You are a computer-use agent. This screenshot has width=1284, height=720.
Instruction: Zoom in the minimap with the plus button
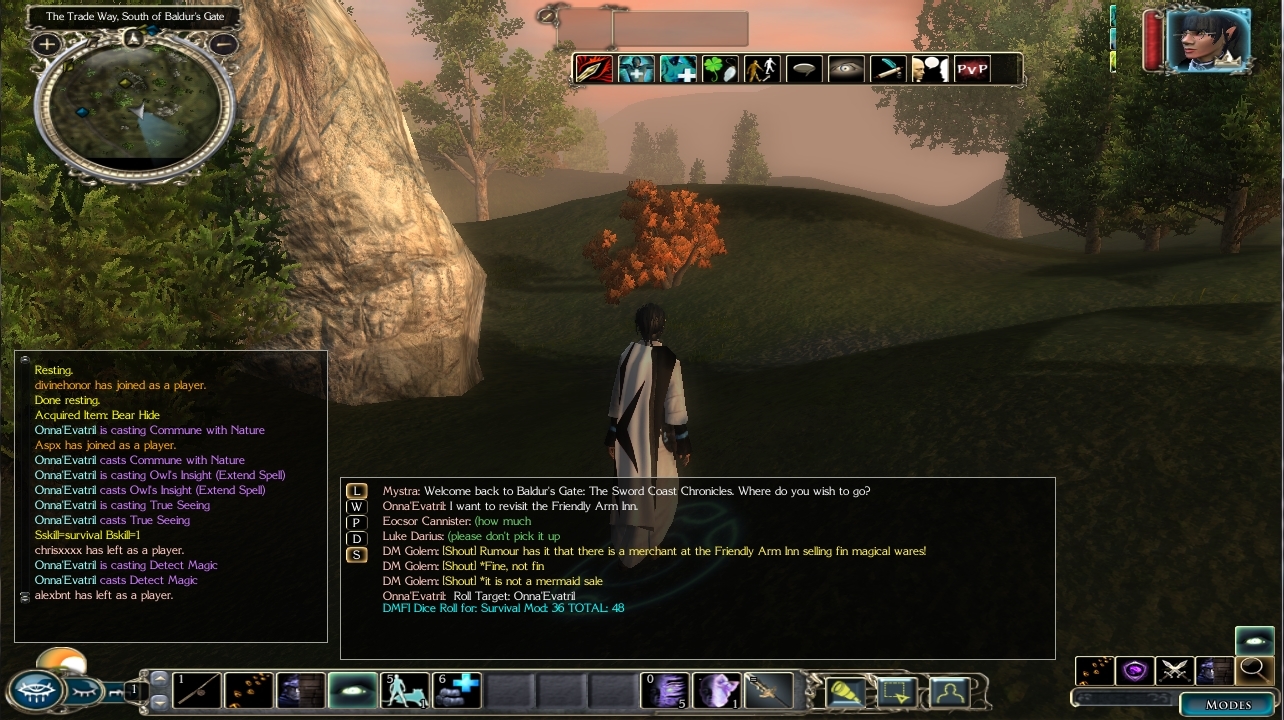click(46, 44)
